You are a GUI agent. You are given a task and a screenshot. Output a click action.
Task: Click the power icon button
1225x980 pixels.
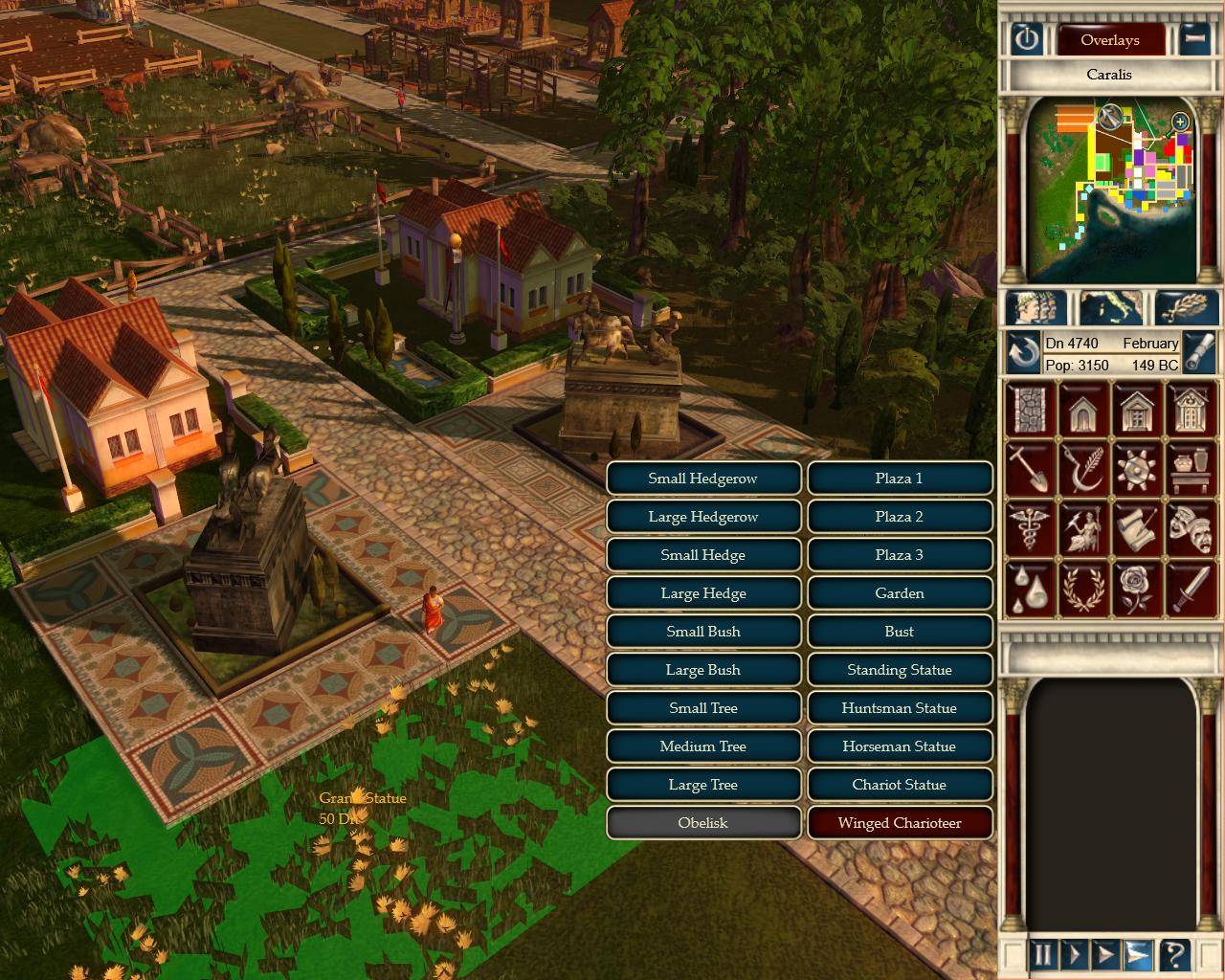(x=1027, y=39)
